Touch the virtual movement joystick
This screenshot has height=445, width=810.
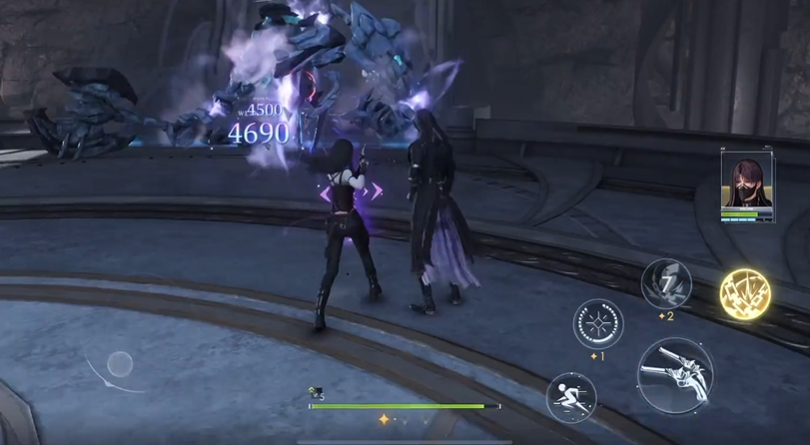tap(120, 364)
